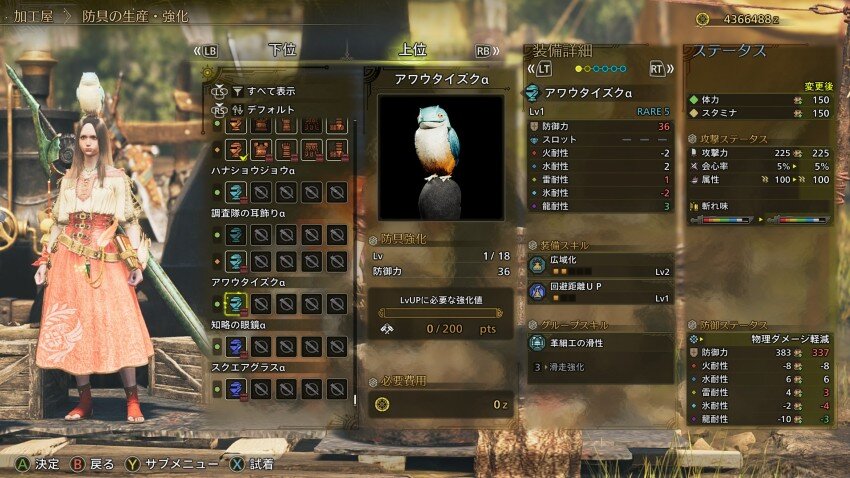Select the 知略の眼鏡α head armor icon
The image size is (850, 478).
pos(236,346)
